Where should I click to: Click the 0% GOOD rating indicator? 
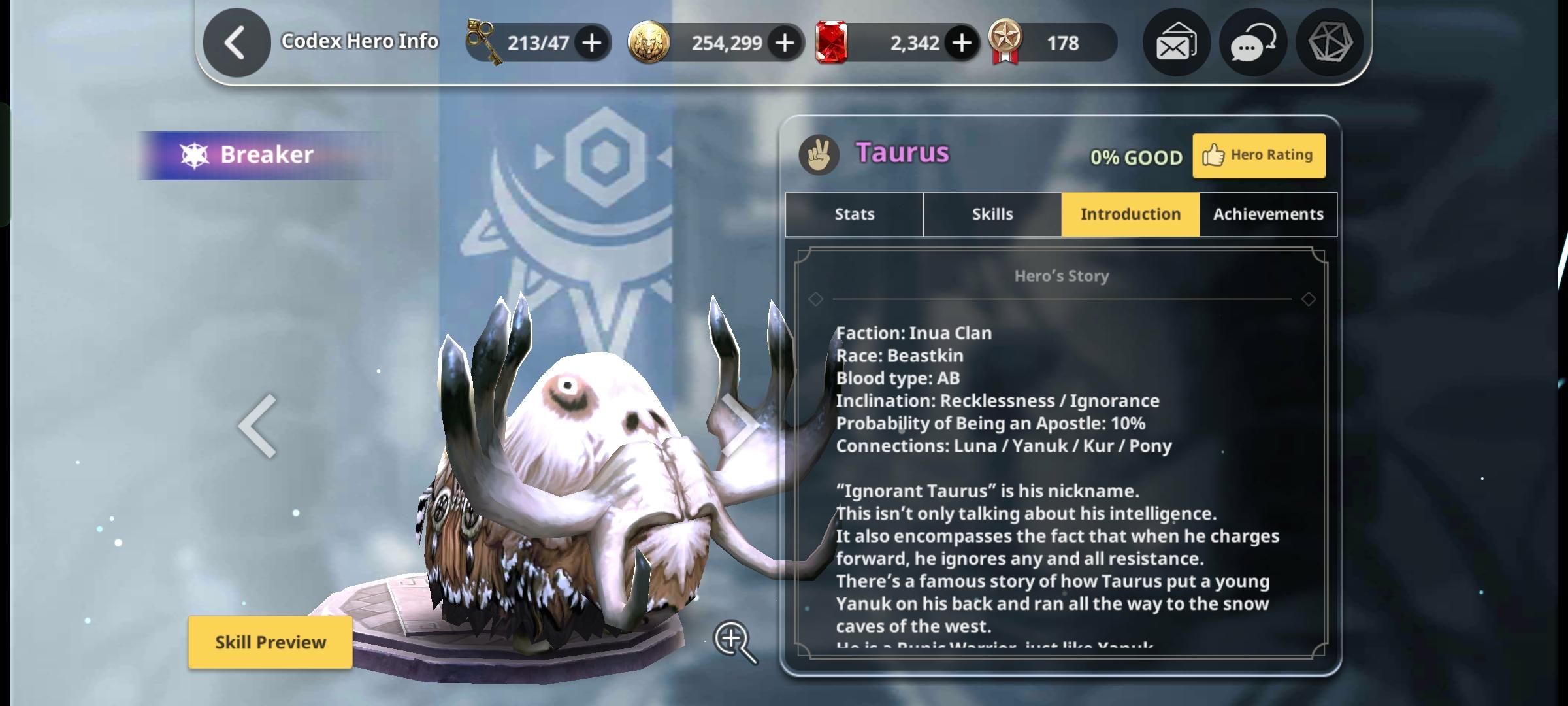(1137, 157)
